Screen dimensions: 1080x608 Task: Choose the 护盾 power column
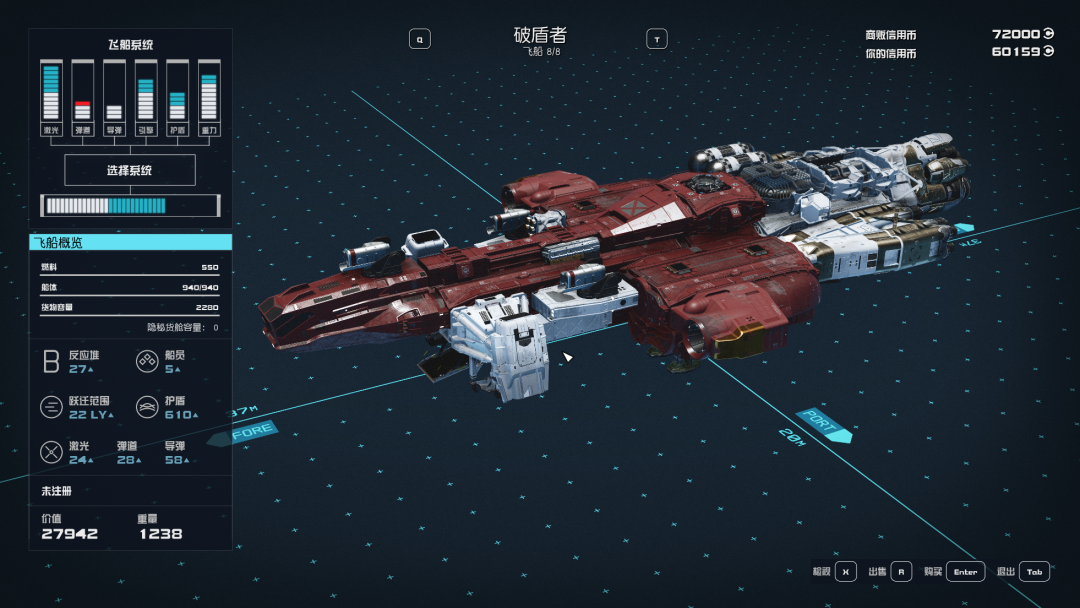[x=177, y=97]
